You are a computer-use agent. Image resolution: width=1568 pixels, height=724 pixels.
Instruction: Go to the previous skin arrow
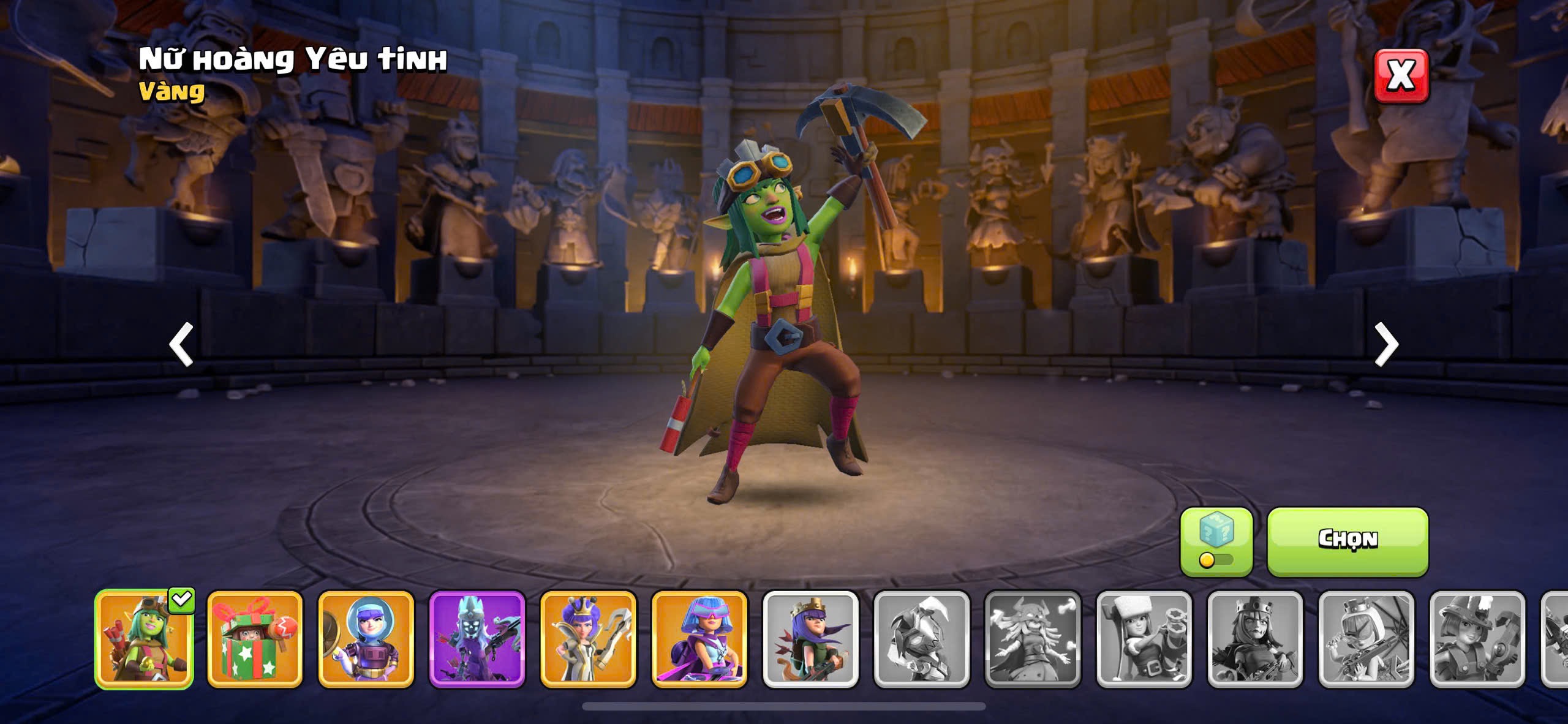click(x=181, y=344)
